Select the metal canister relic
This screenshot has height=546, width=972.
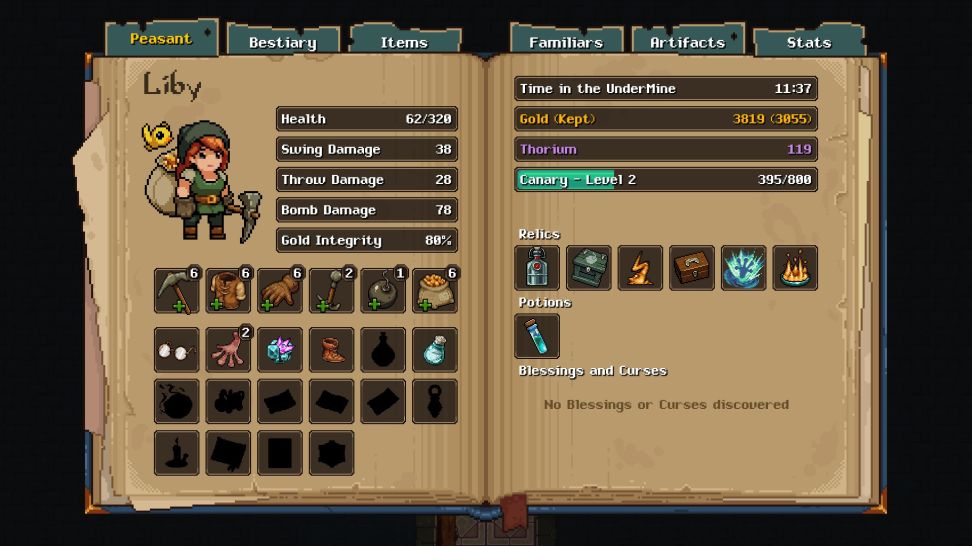pyautogui.click(x=537, y=268)
